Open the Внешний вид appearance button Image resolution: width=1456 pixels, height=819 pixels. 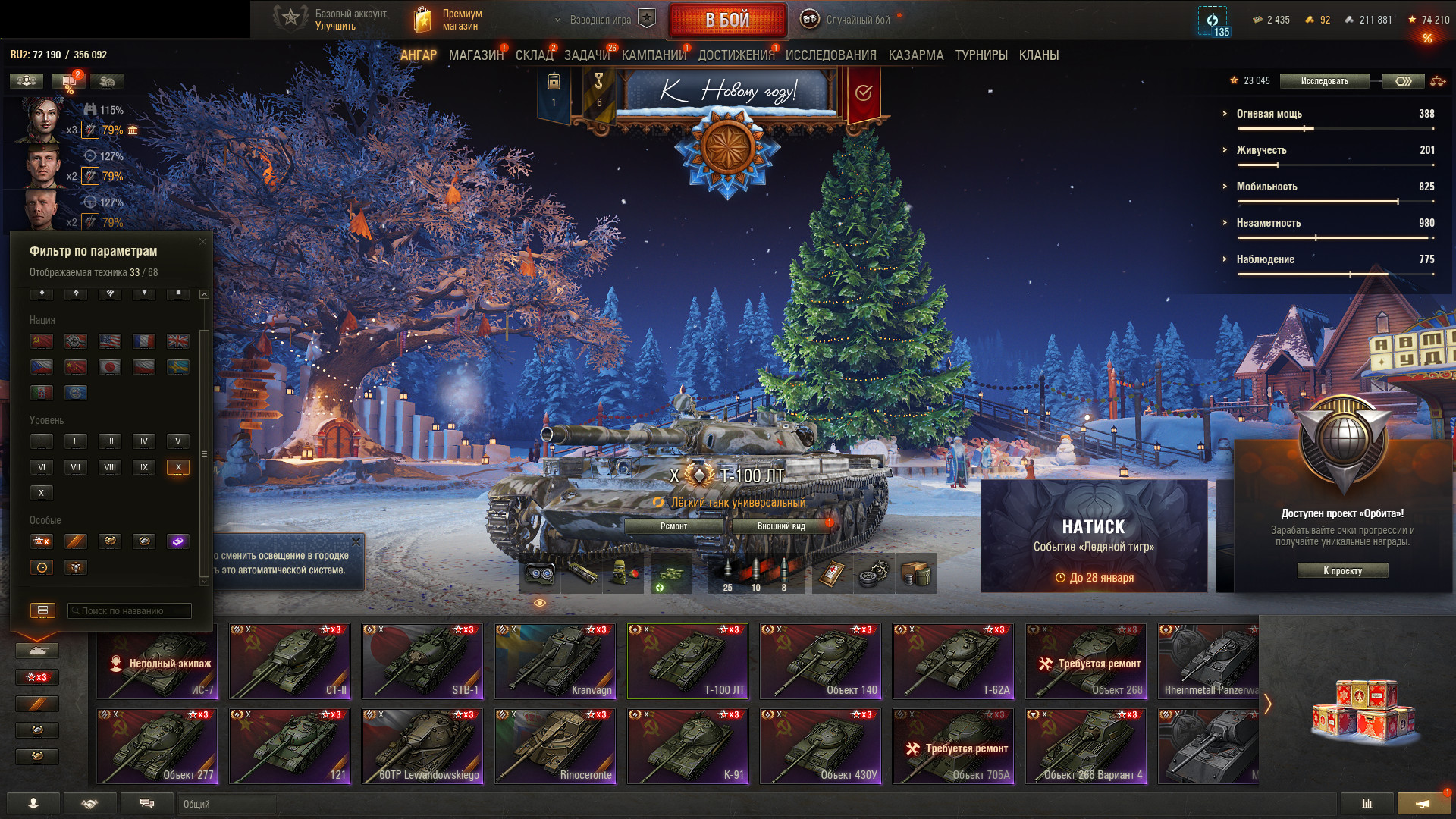click(x=781, y=526)
